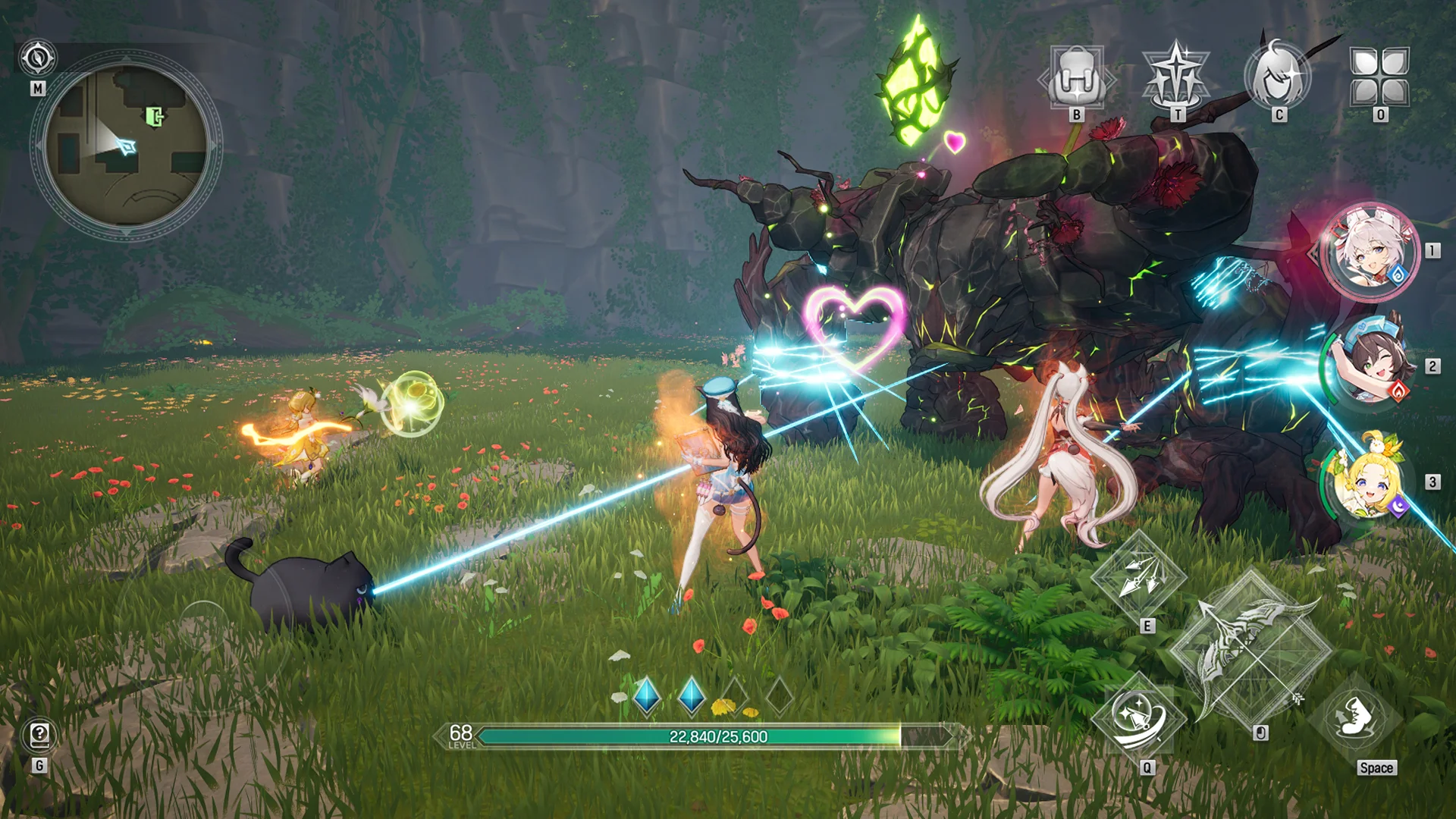Open the character profile head icon

tap(1279, 77)
